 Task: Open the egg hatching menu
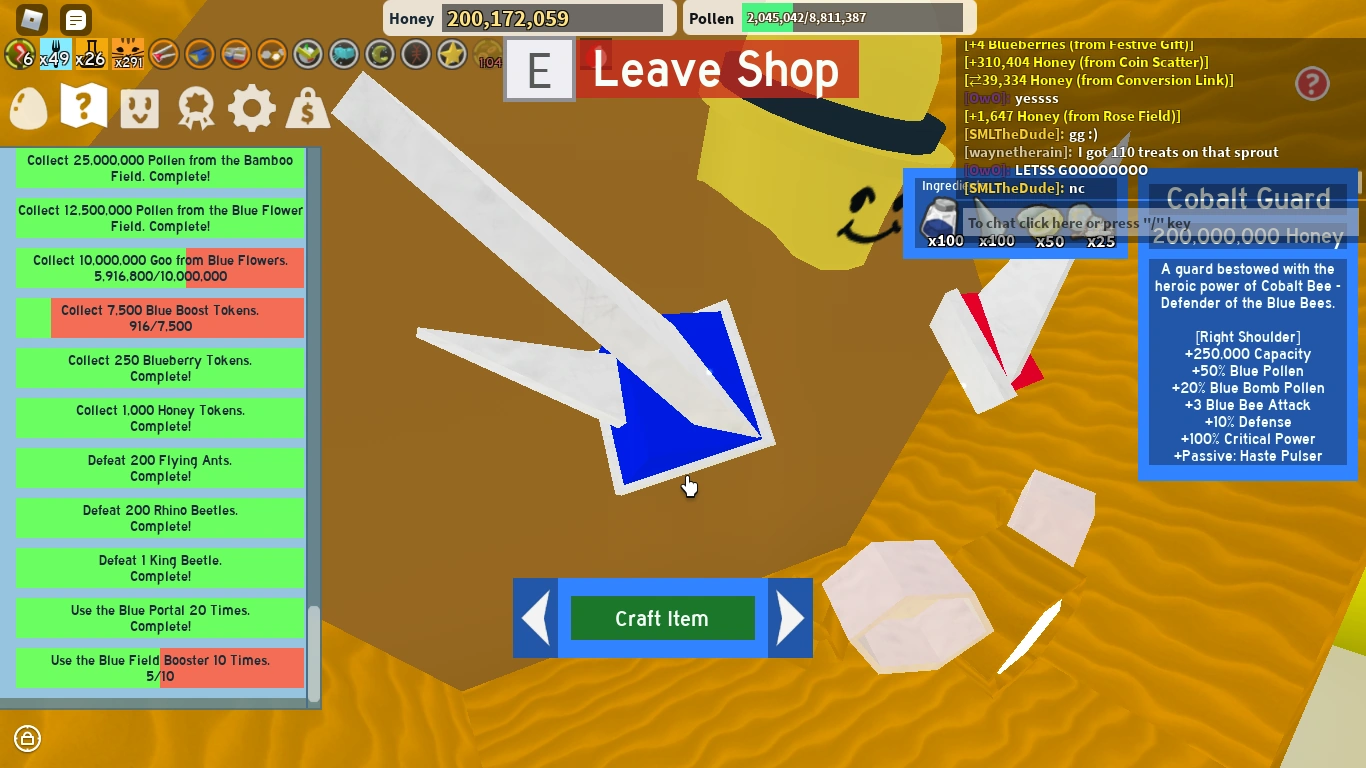click(x=27, y=107)
